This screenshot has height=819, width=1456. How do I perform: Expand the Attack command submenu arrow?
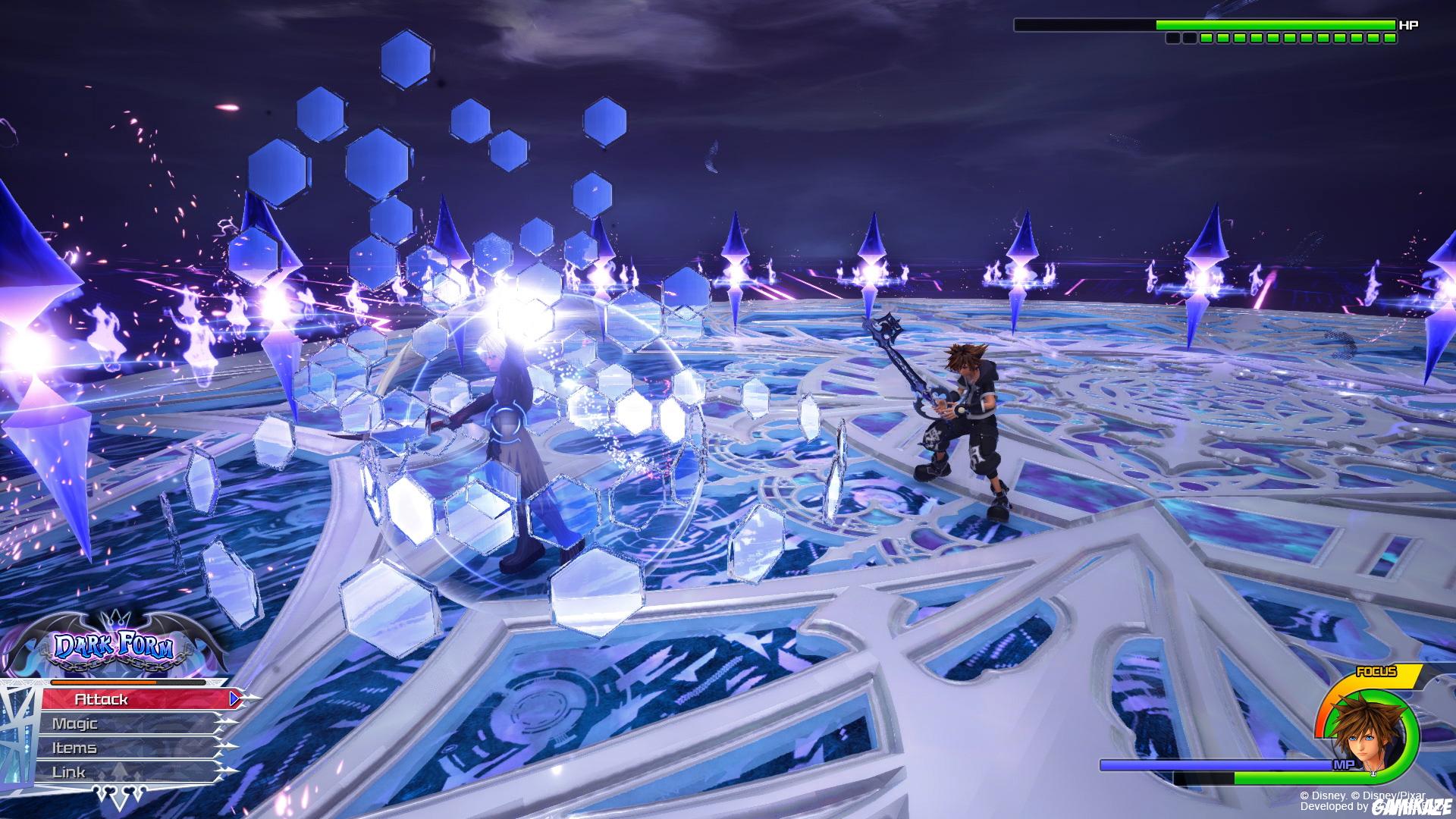[x=234, y=698]
